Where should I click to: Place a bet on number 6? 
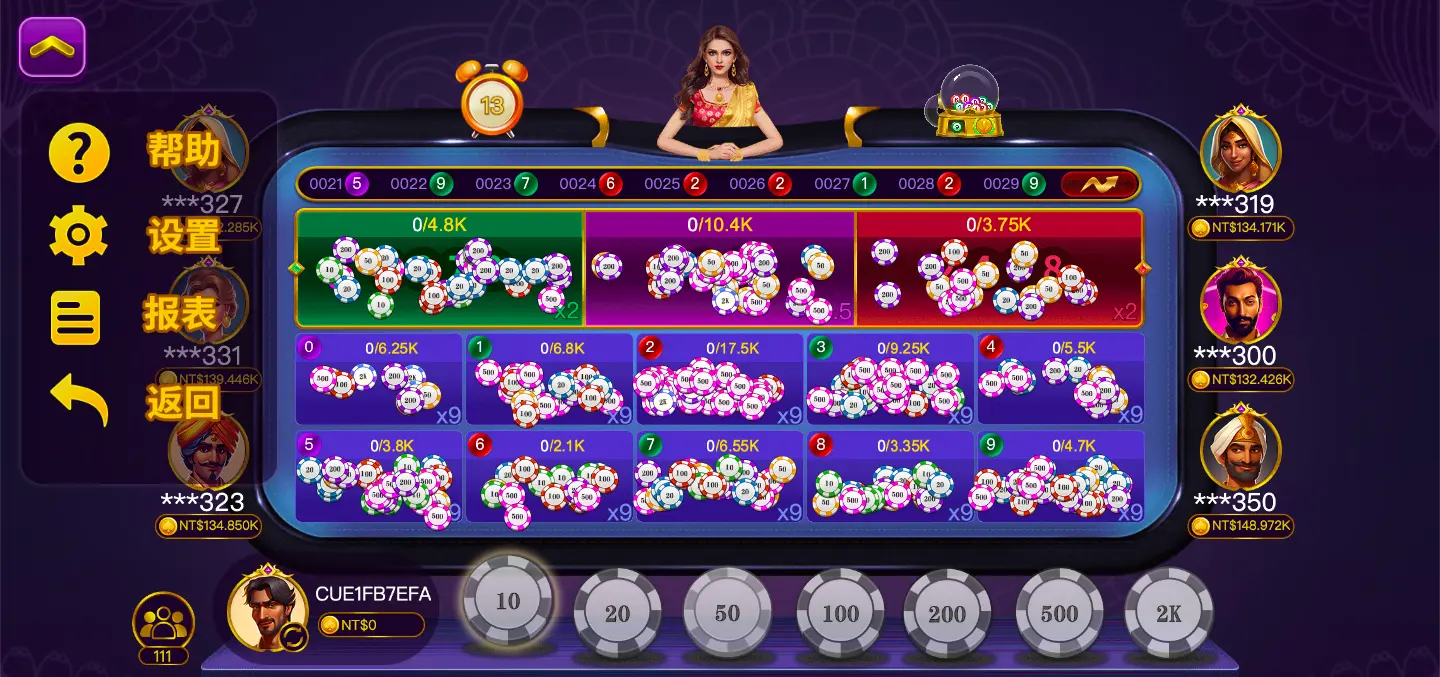(x=549, y=478)
